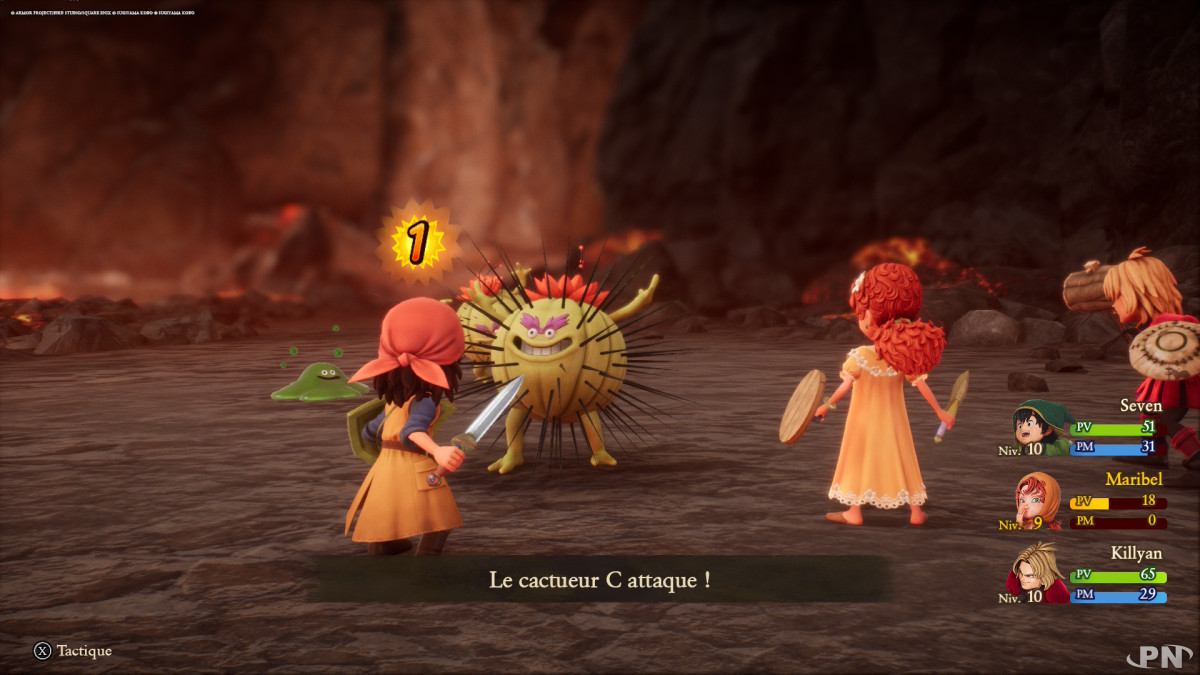Select Seven's portrait in the party panel
The height and width of the screenshot is (675, 1200).
(x=1039, y=427)
